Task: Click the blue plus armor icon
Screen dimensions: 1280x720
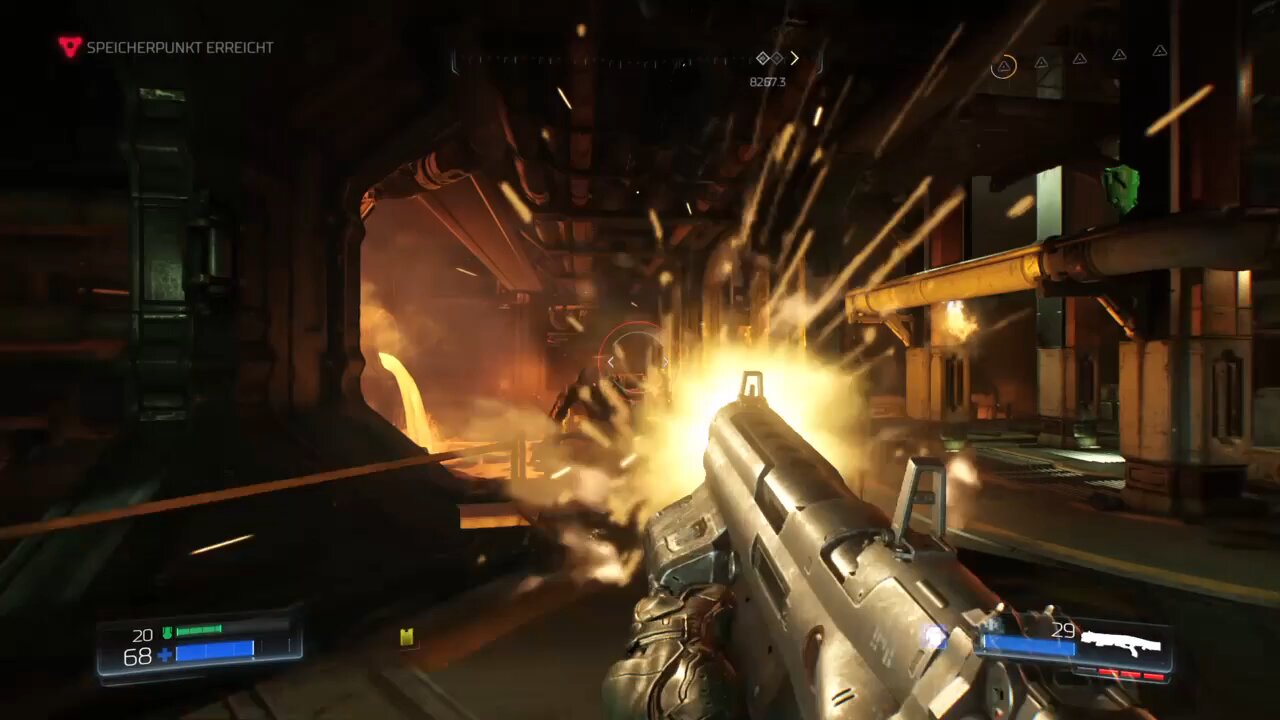Action: pos(164,654)
